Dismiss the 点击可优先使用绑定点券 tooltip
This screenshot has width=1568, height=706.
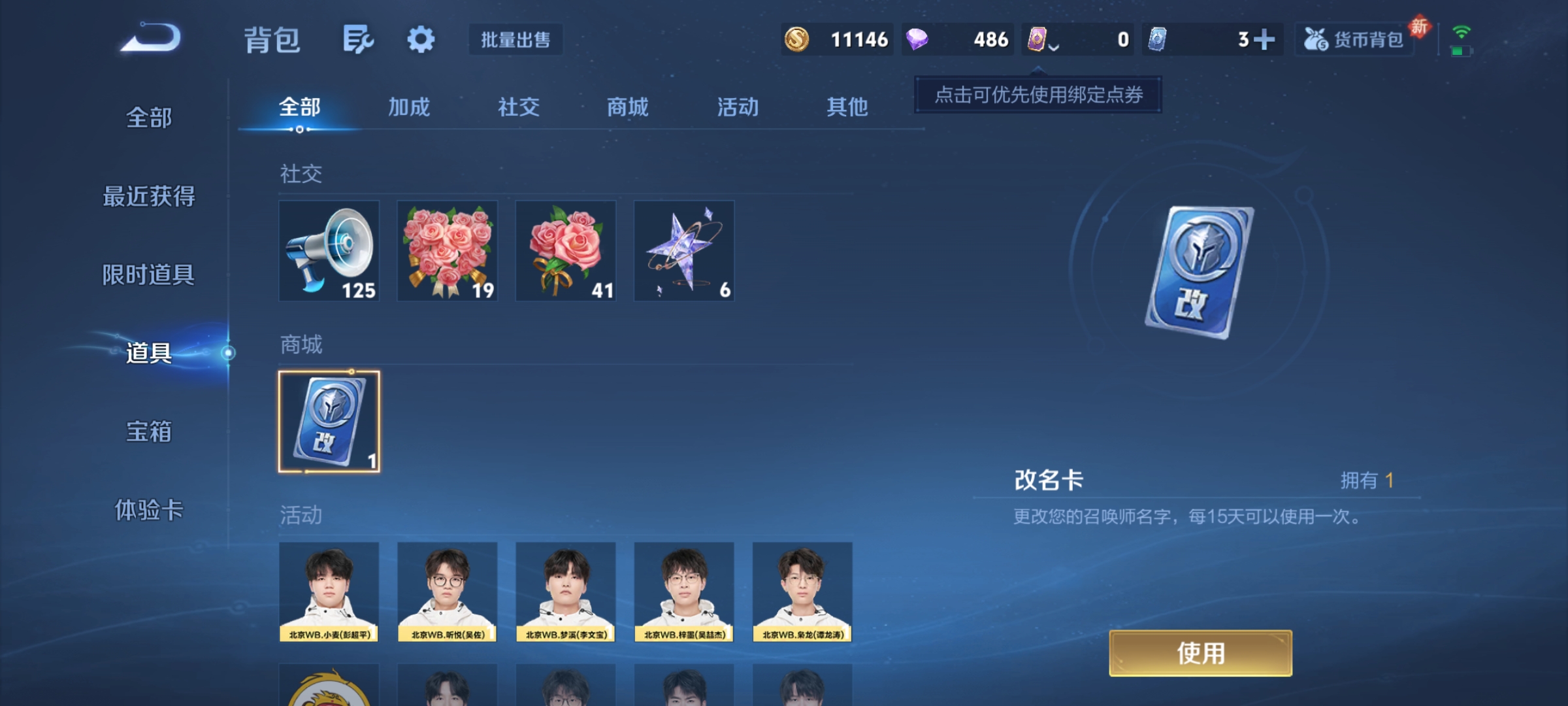click(x=1037, y=95)
